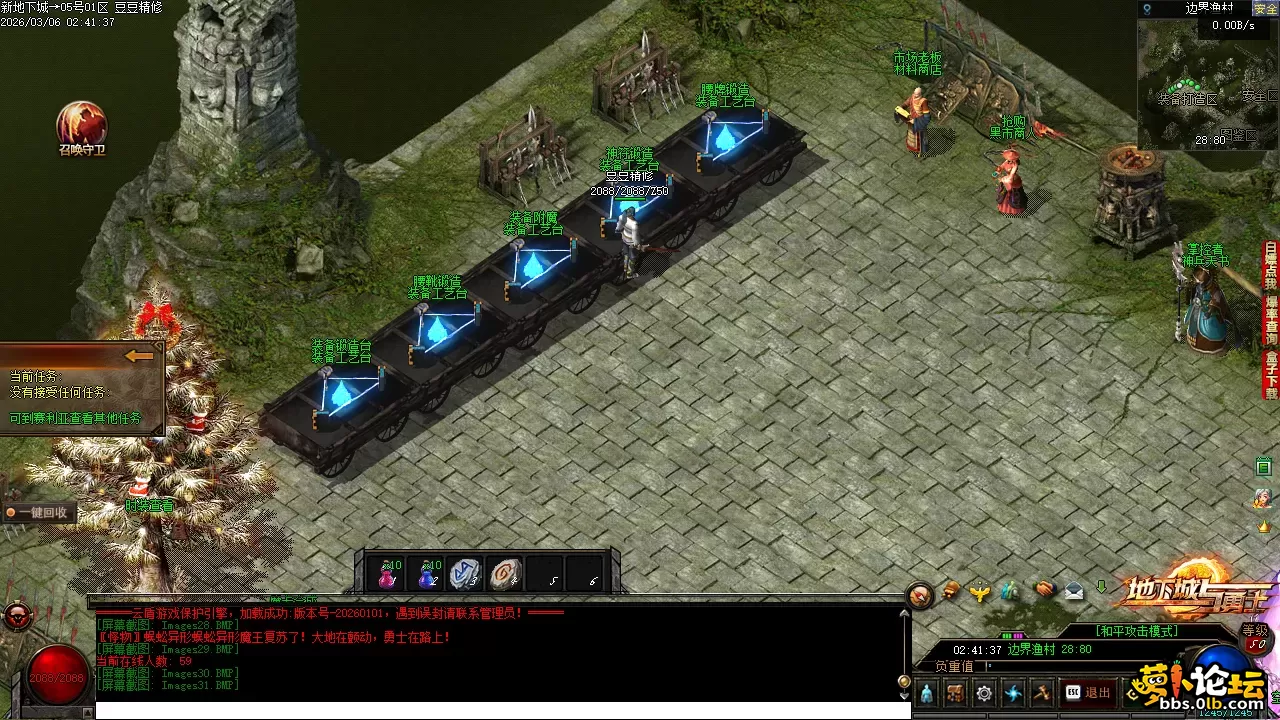Open the 一键回收 one-click recycle button
Screen dimensions: 1280x720
coord(38,512)
